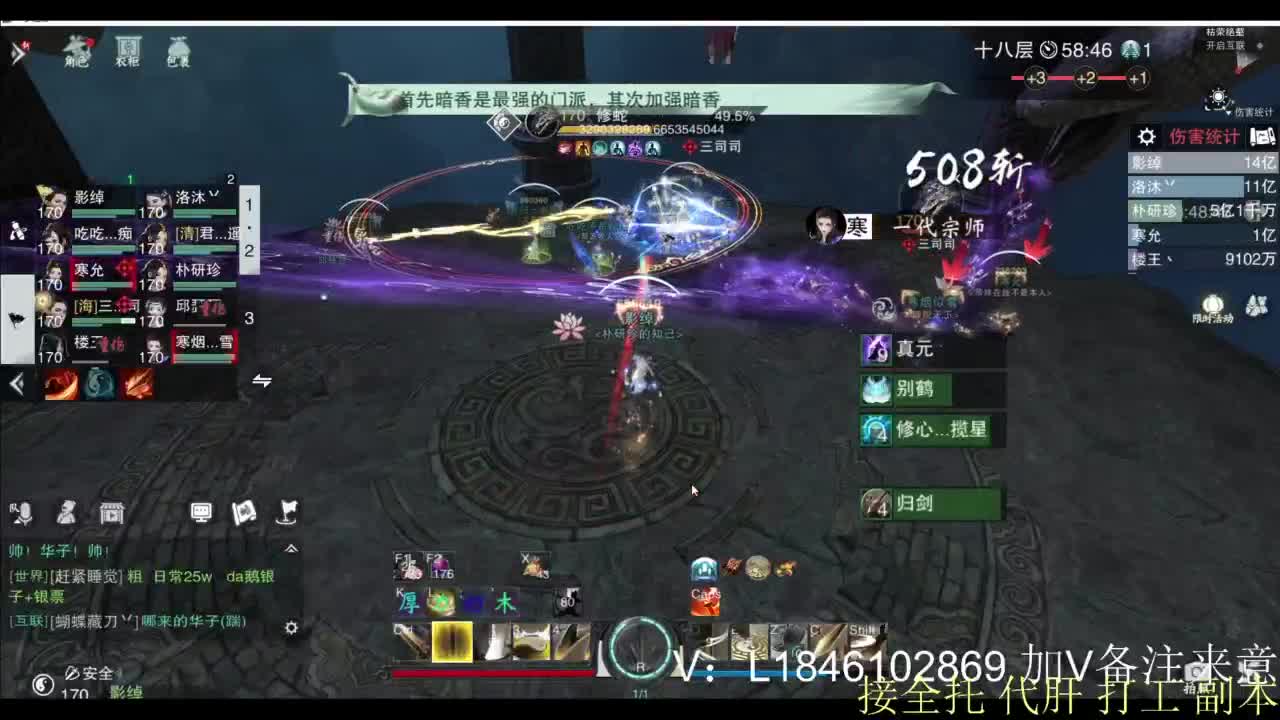
Task: Click 影绰's damage bar in 伤害统计
Action: (1200, 160)
